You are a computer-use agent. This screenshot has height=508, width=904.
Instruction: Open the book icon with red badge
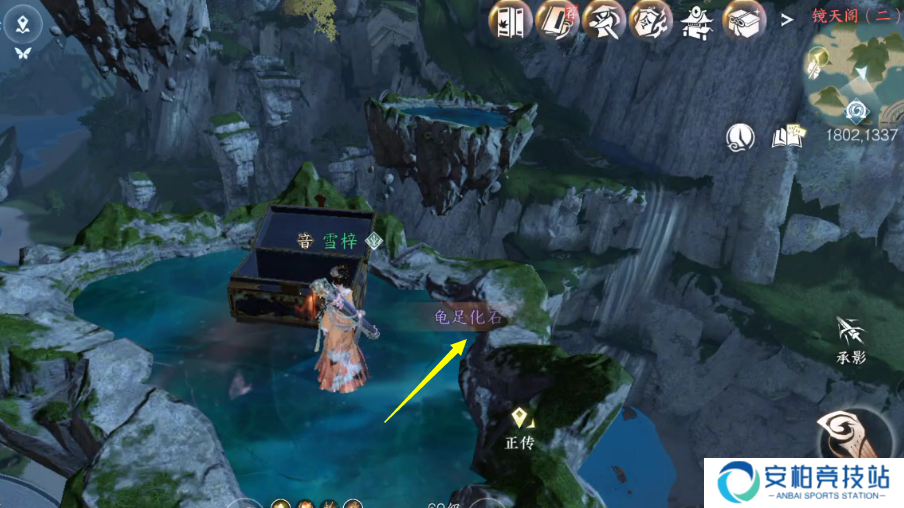pos(556,21)
